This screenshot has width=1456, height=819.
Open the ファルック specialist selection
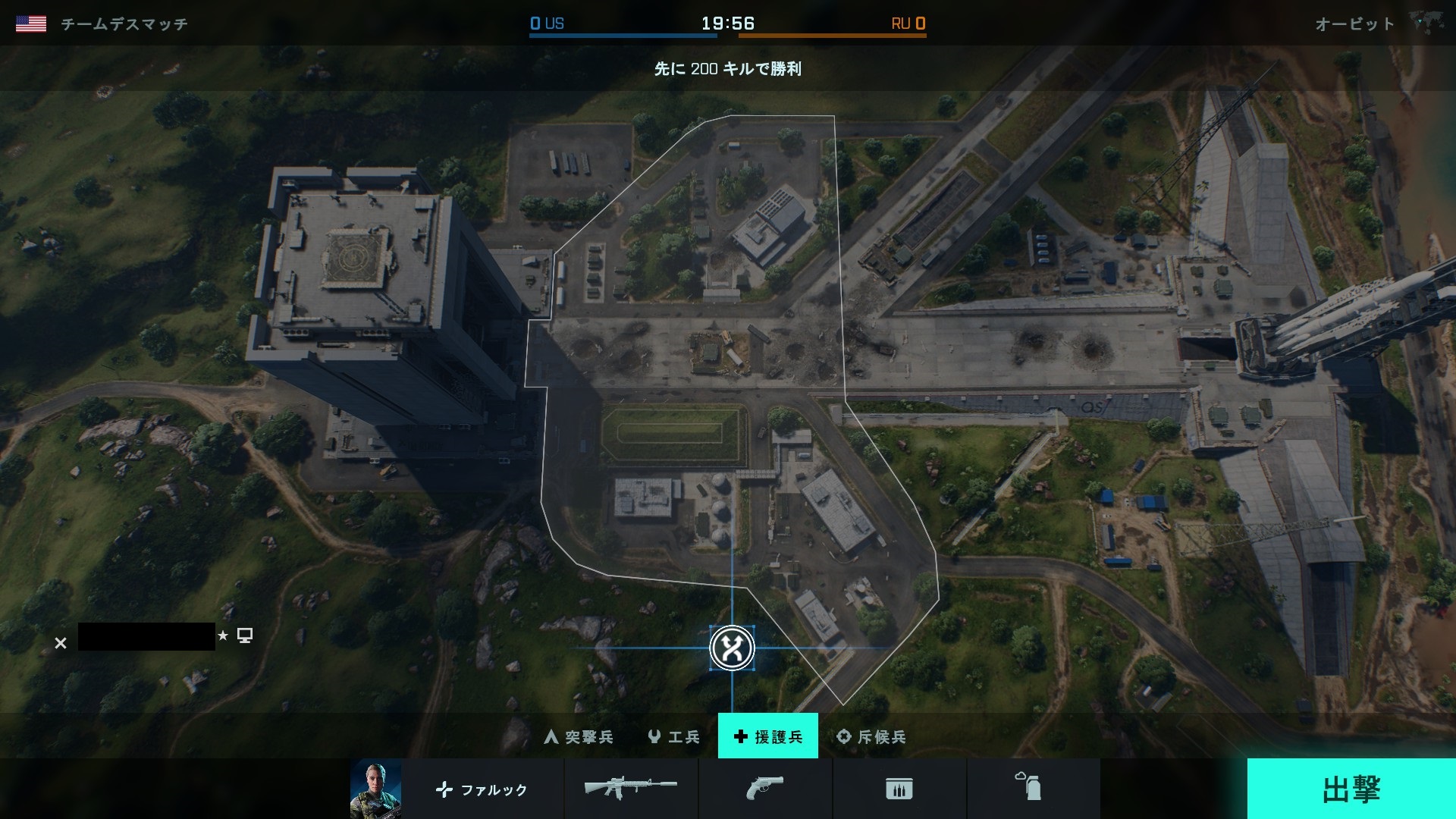(x=482, y=789)
